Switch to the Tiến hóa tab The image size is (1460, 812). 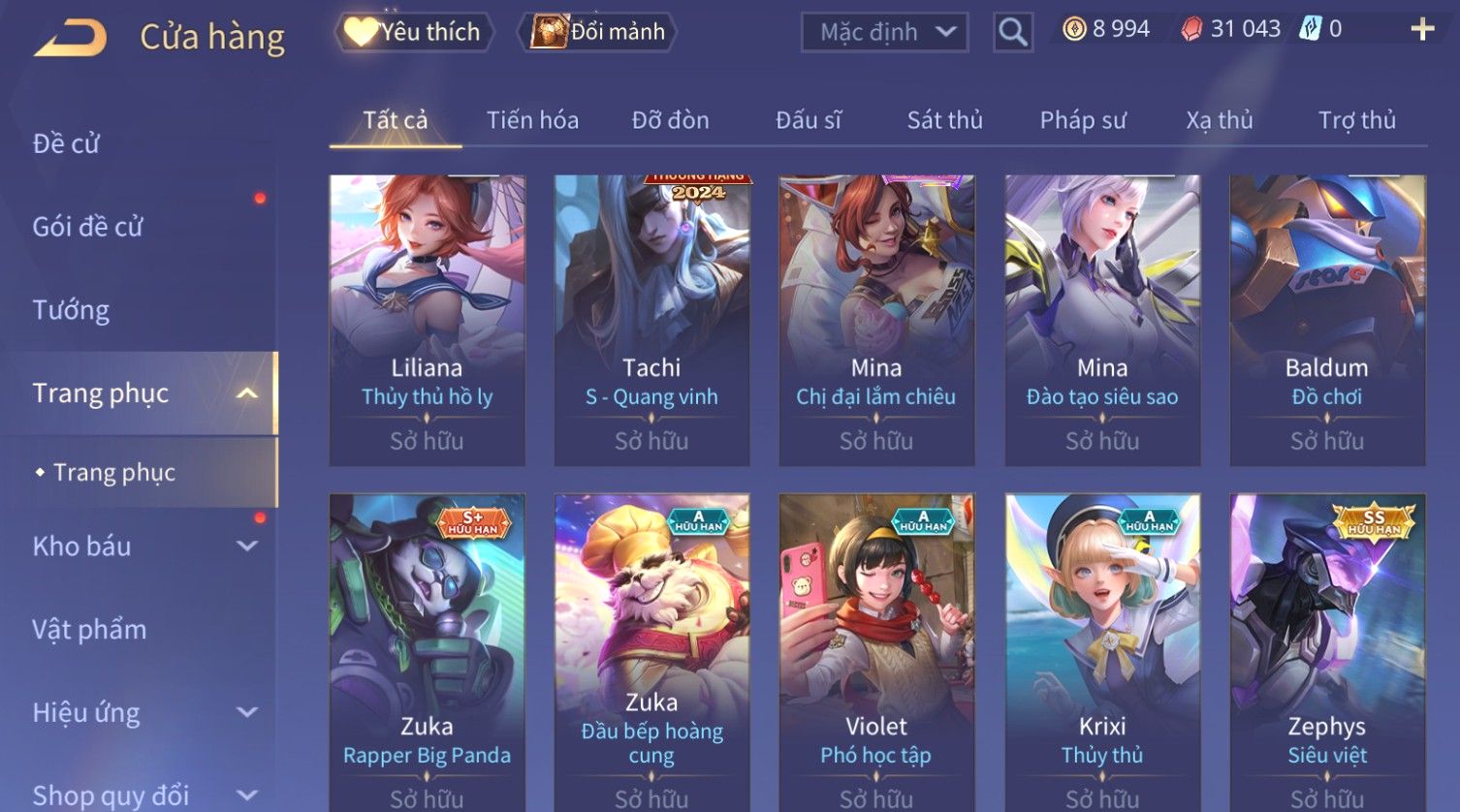click(x=532, y=120)
